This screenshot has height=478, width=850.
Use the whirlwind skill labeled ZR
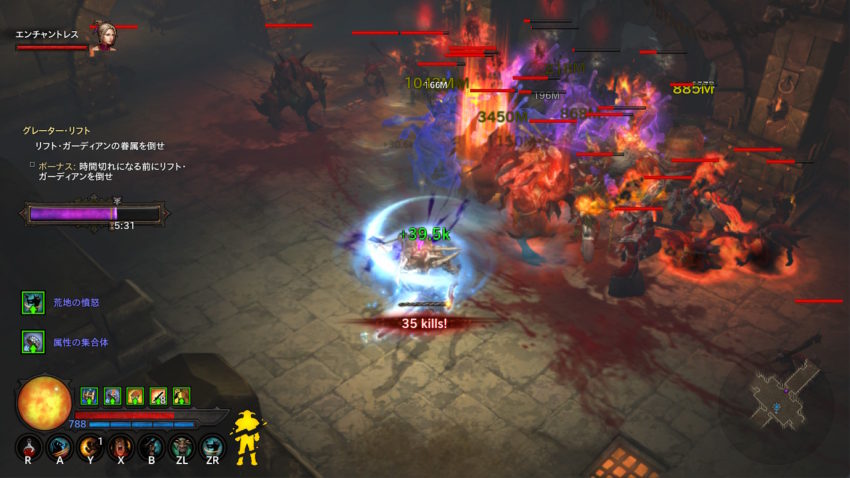click(211, 447)
